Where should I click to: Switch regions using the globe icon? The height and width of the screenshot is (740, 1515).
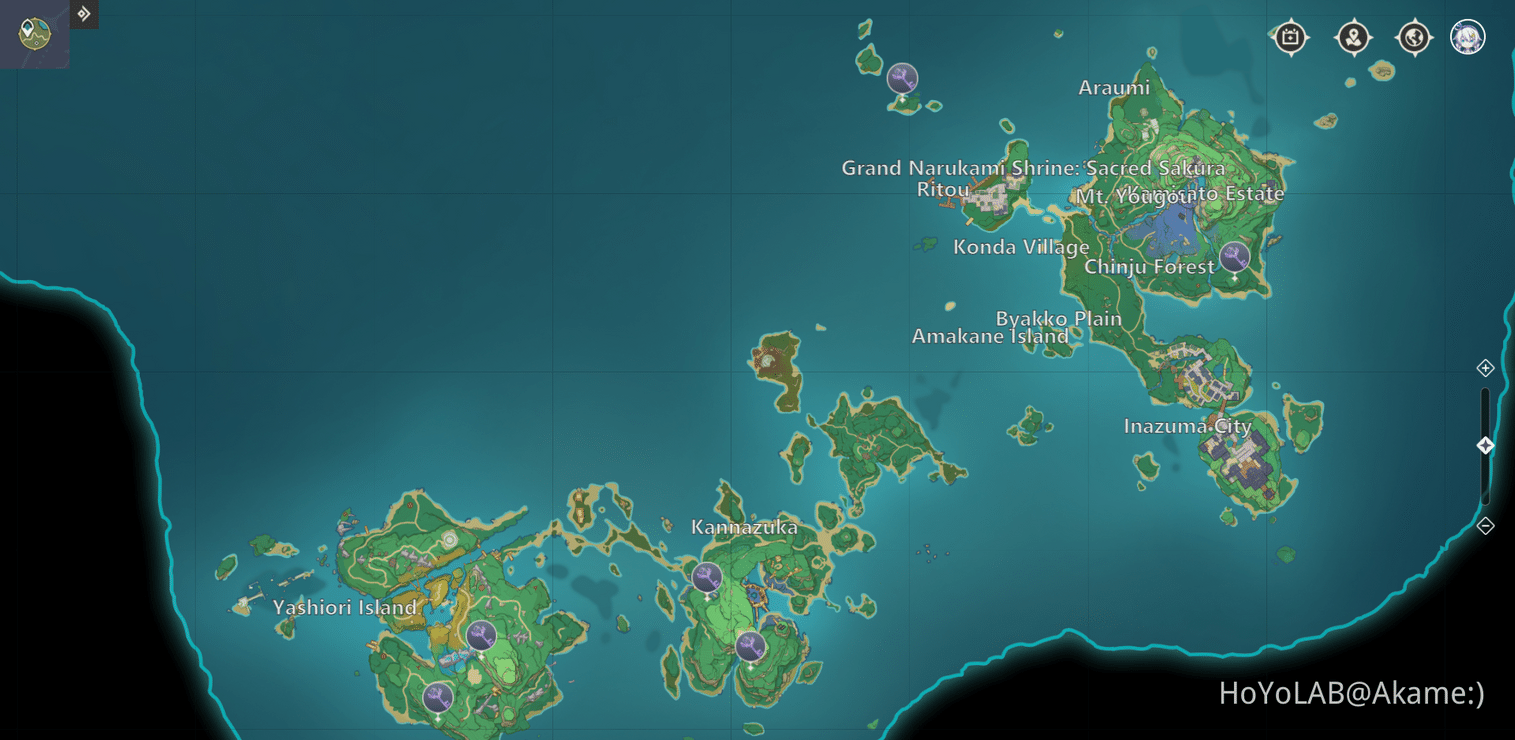pyautogui.click(x=1413, y=37)
